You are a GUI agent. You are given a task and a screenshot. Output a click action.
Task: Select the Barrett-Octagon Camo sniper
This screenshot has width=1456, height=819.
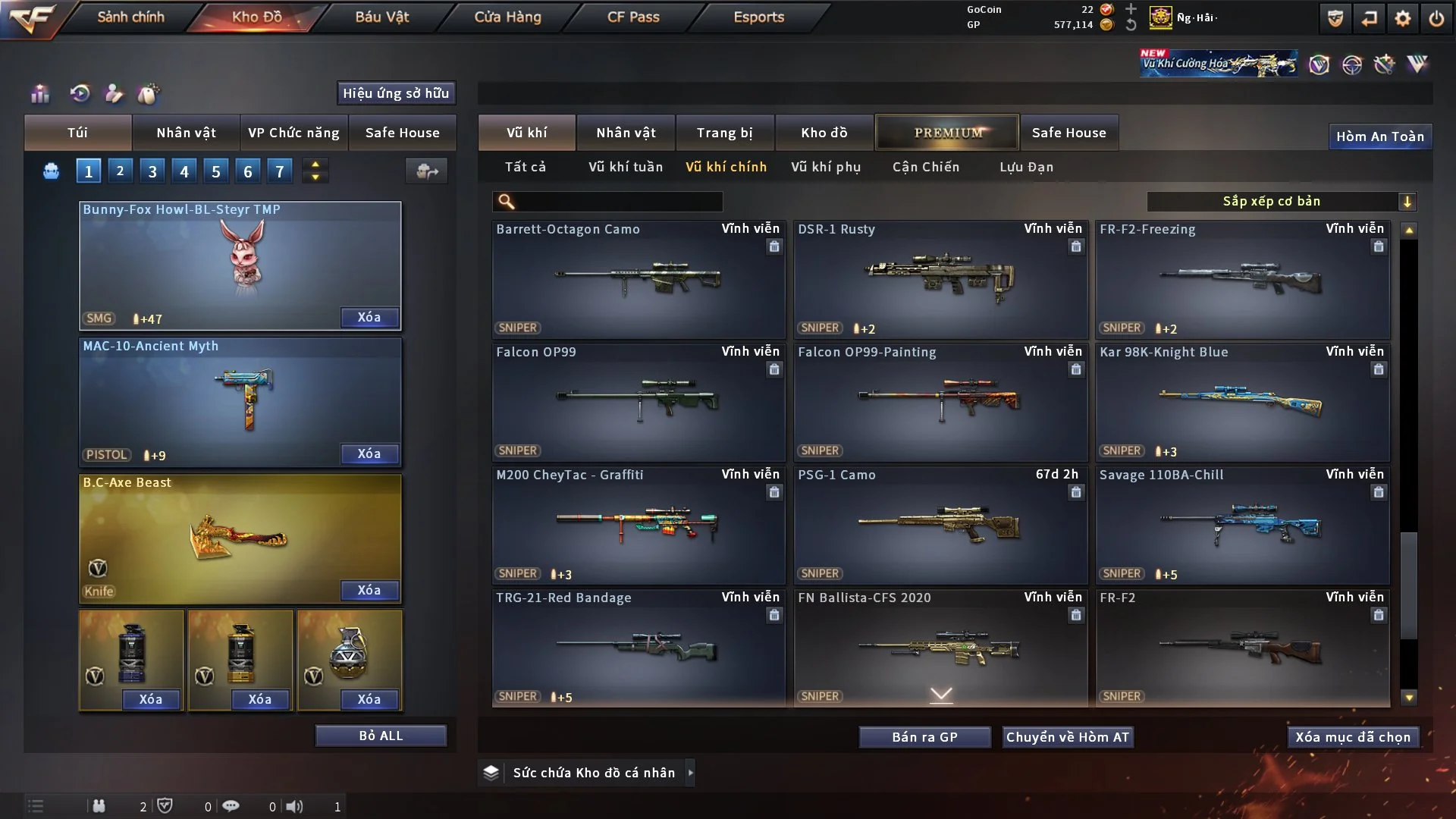point(638,280)
